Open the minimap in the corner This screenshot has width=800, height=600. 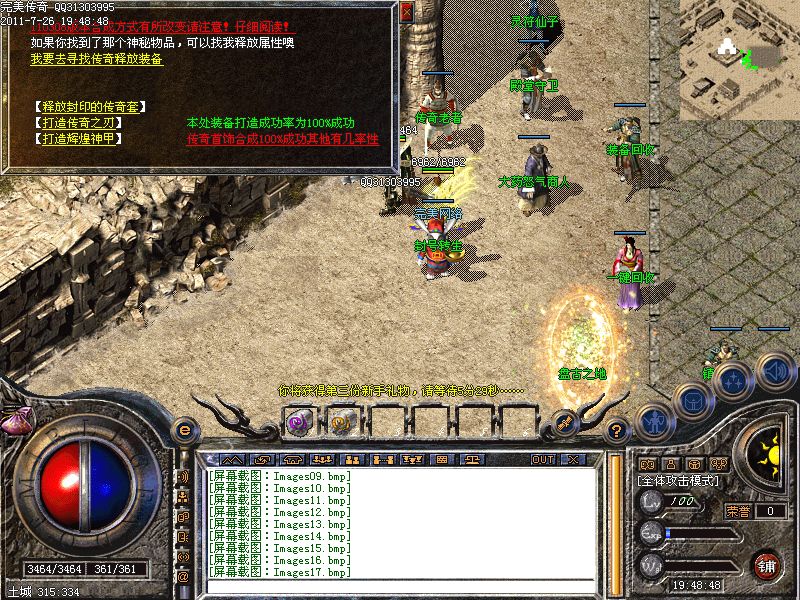click(740, 58)
